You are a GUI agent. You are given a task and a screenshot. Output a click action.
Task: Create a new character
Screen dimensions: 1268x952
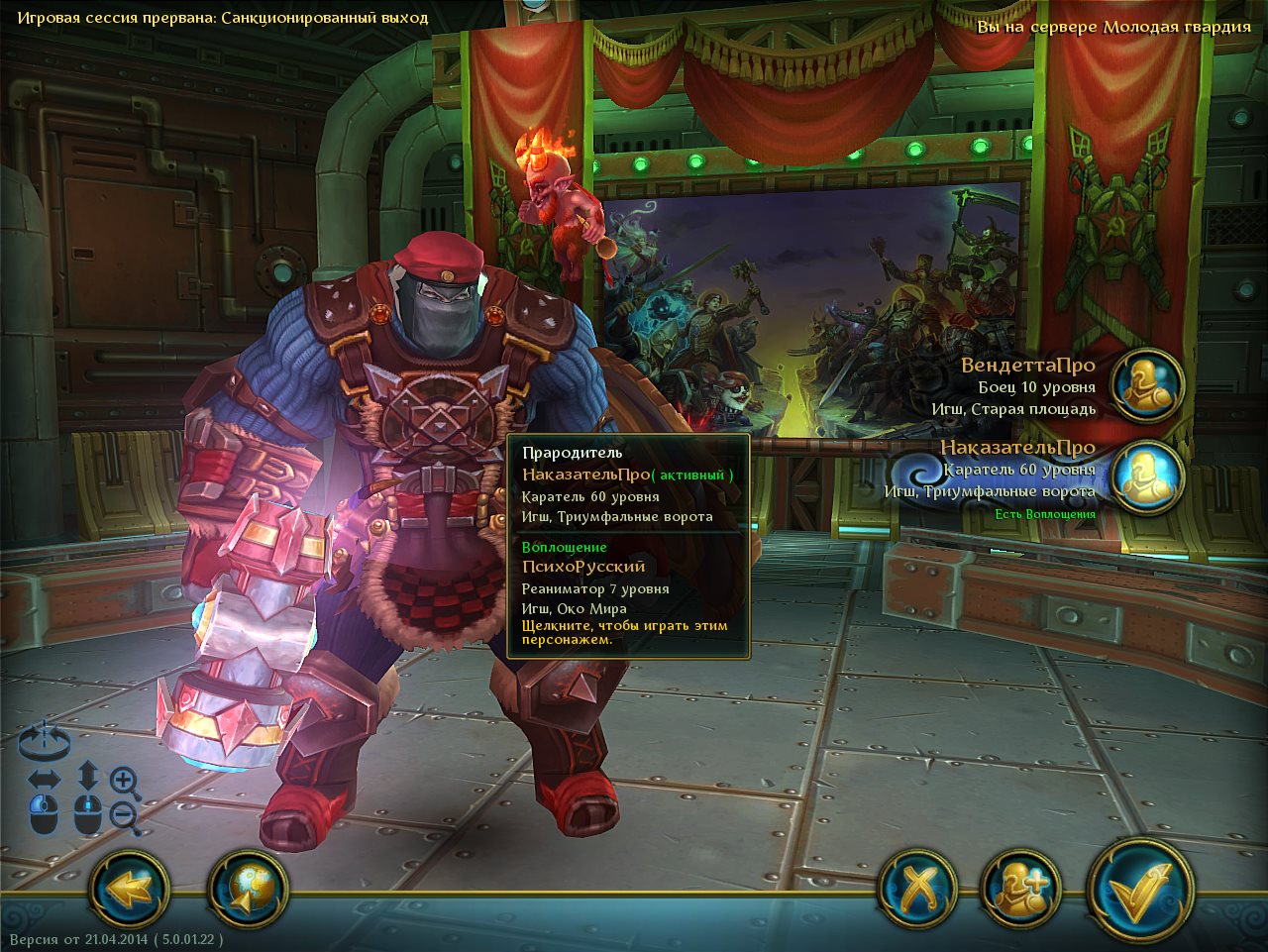pos(1019,889)
